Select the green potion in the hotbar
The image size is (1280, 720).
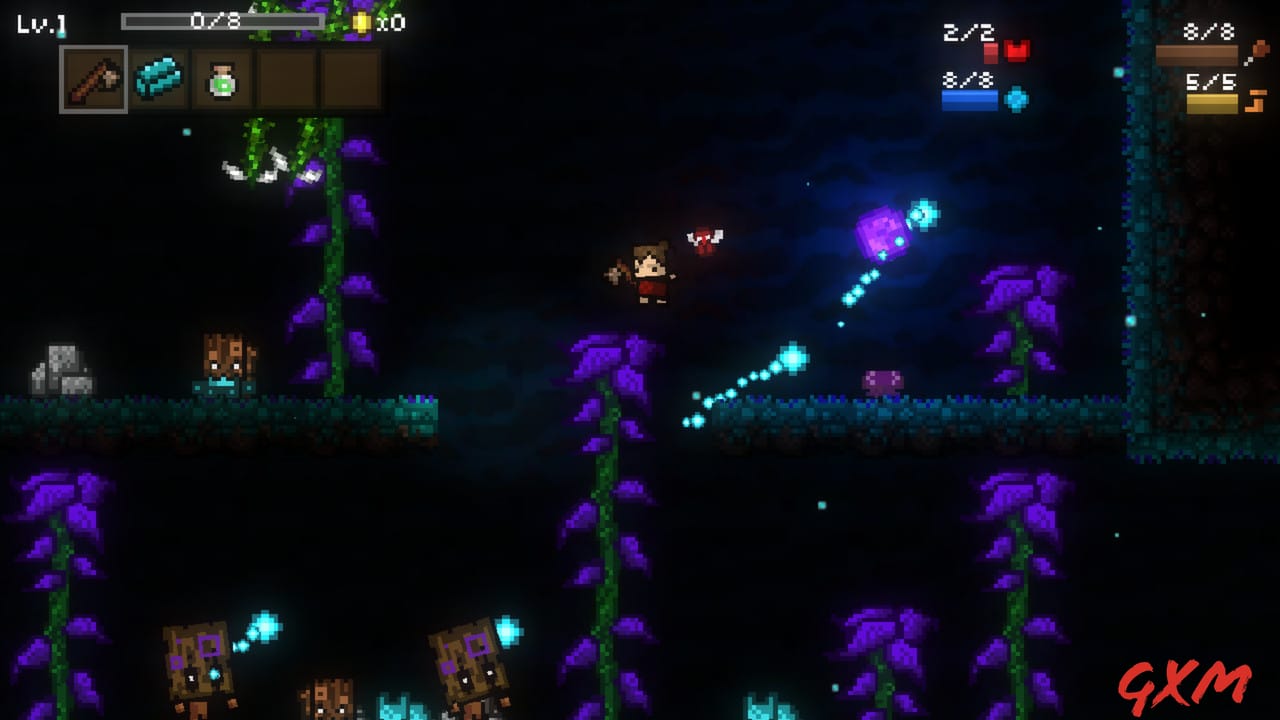pyautogui.click(x=221, y=79)
